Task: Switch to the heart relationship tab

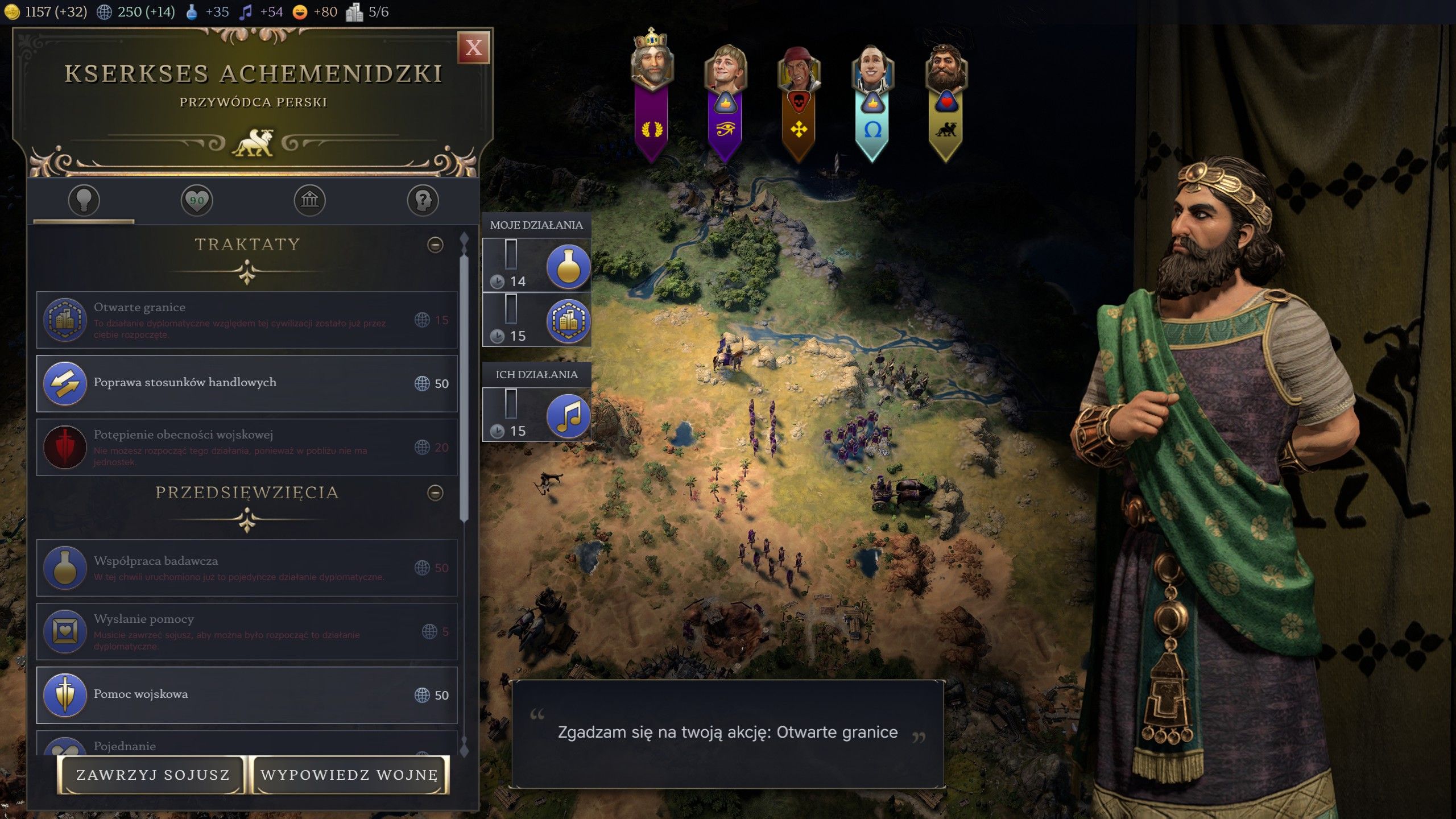Action: [x=197, y=200]
